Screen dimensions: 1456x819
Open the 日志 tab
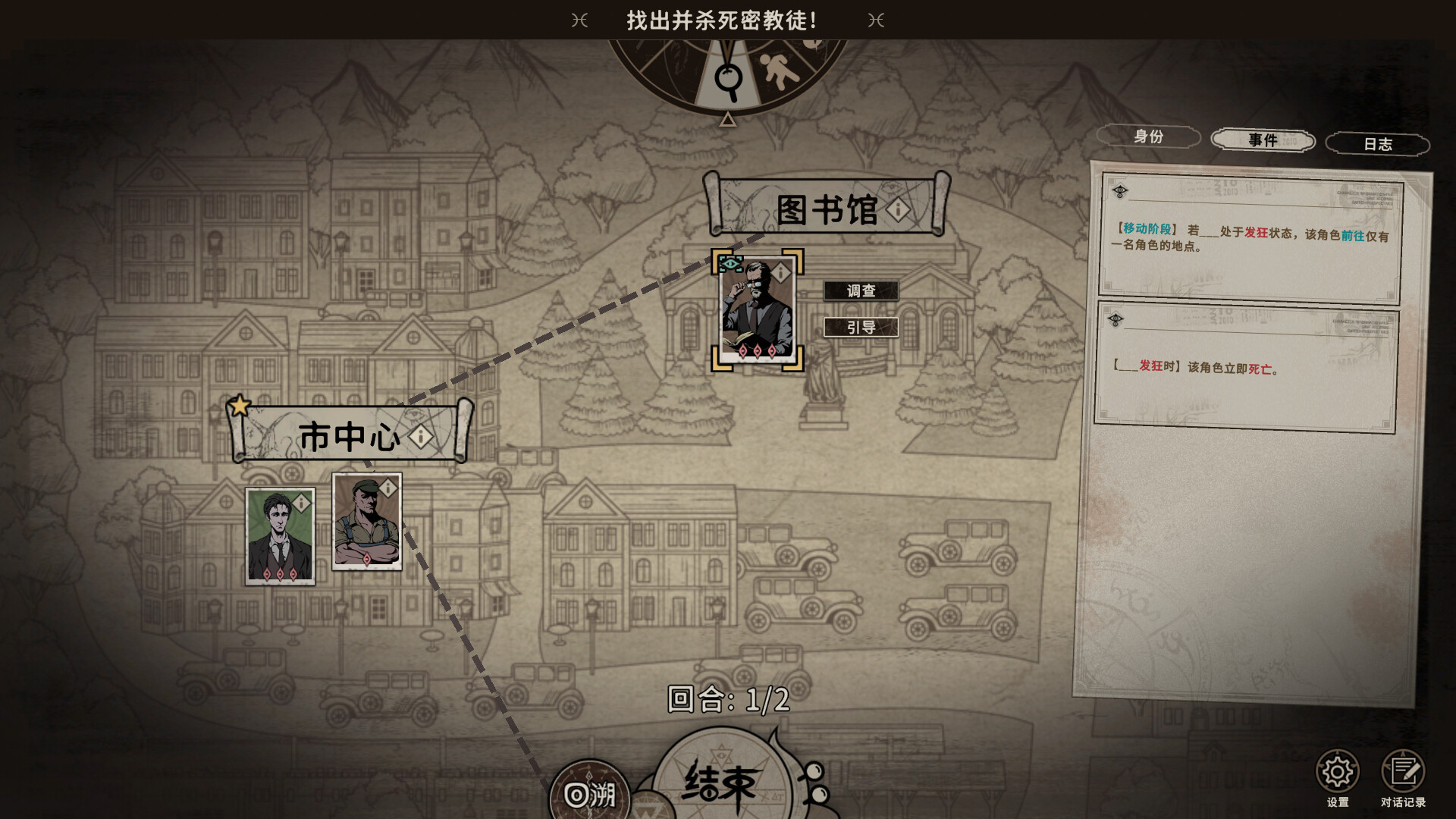[1378, 144]
